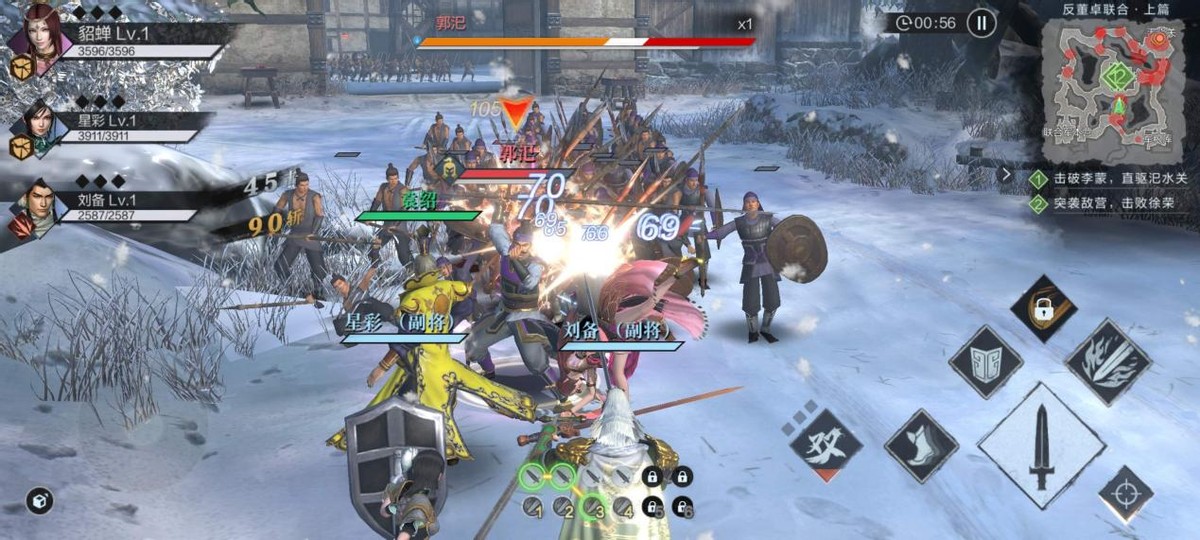Select the 突袭敌营 objective entry

[x=1110, y=203]
